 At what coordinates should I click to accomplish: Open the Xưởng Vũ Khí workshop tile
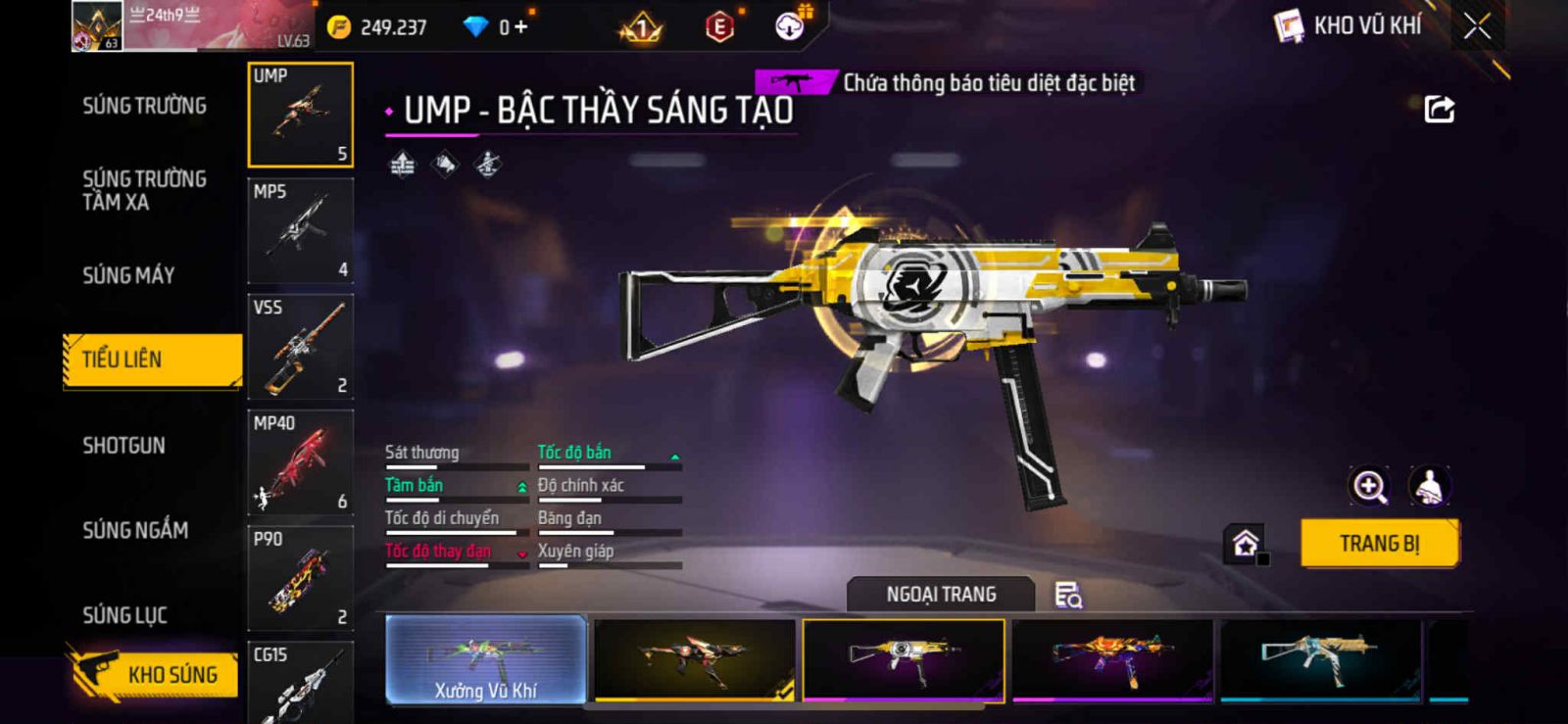[486, 659]
